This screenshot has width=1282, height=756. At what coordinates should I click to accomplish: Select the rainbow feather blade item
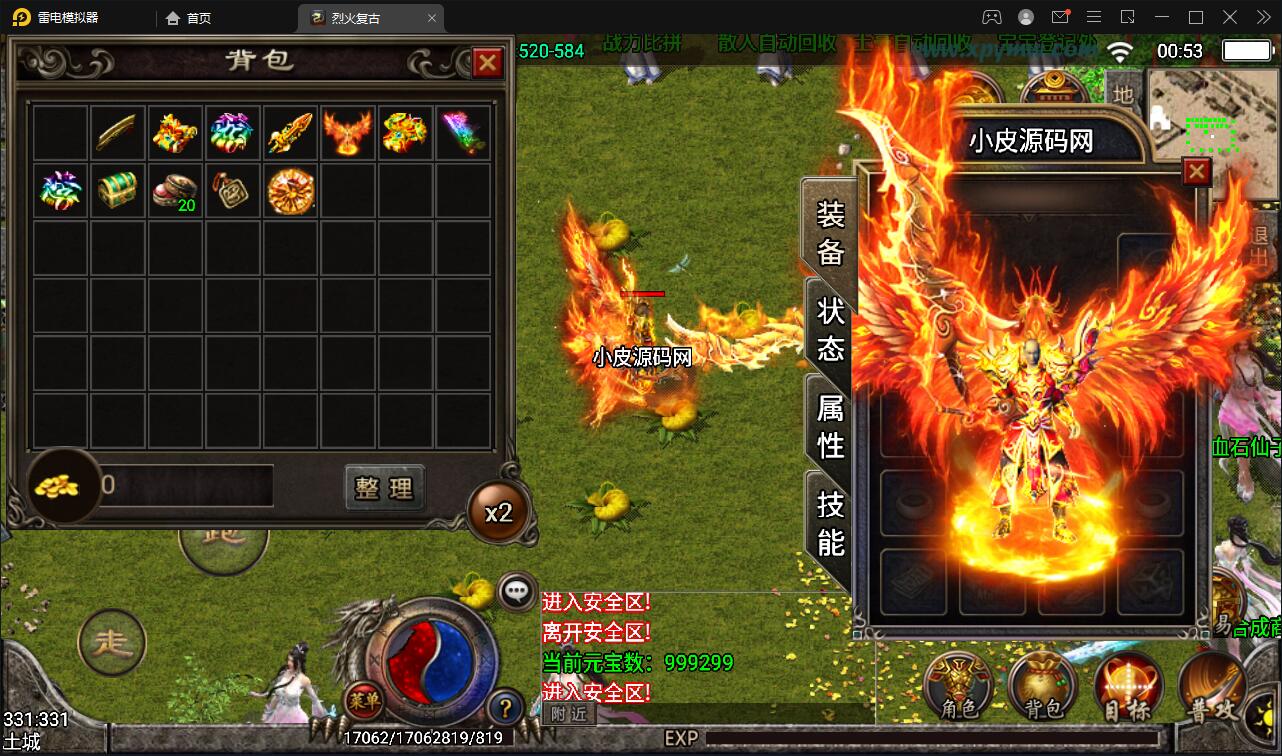tap(463, 133)
